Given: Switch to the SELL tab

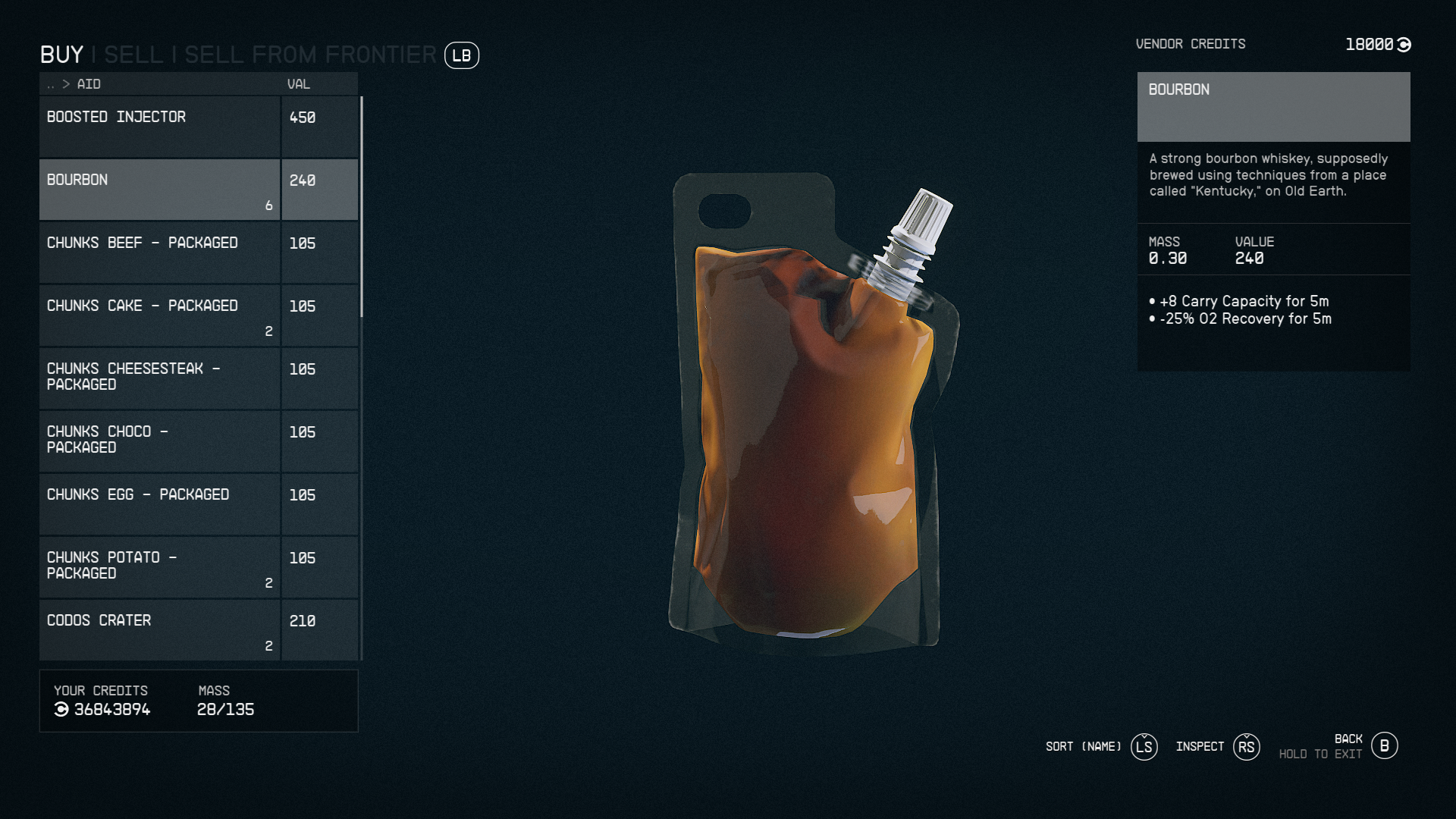Looking at the screenshot, I should [134, 55].
